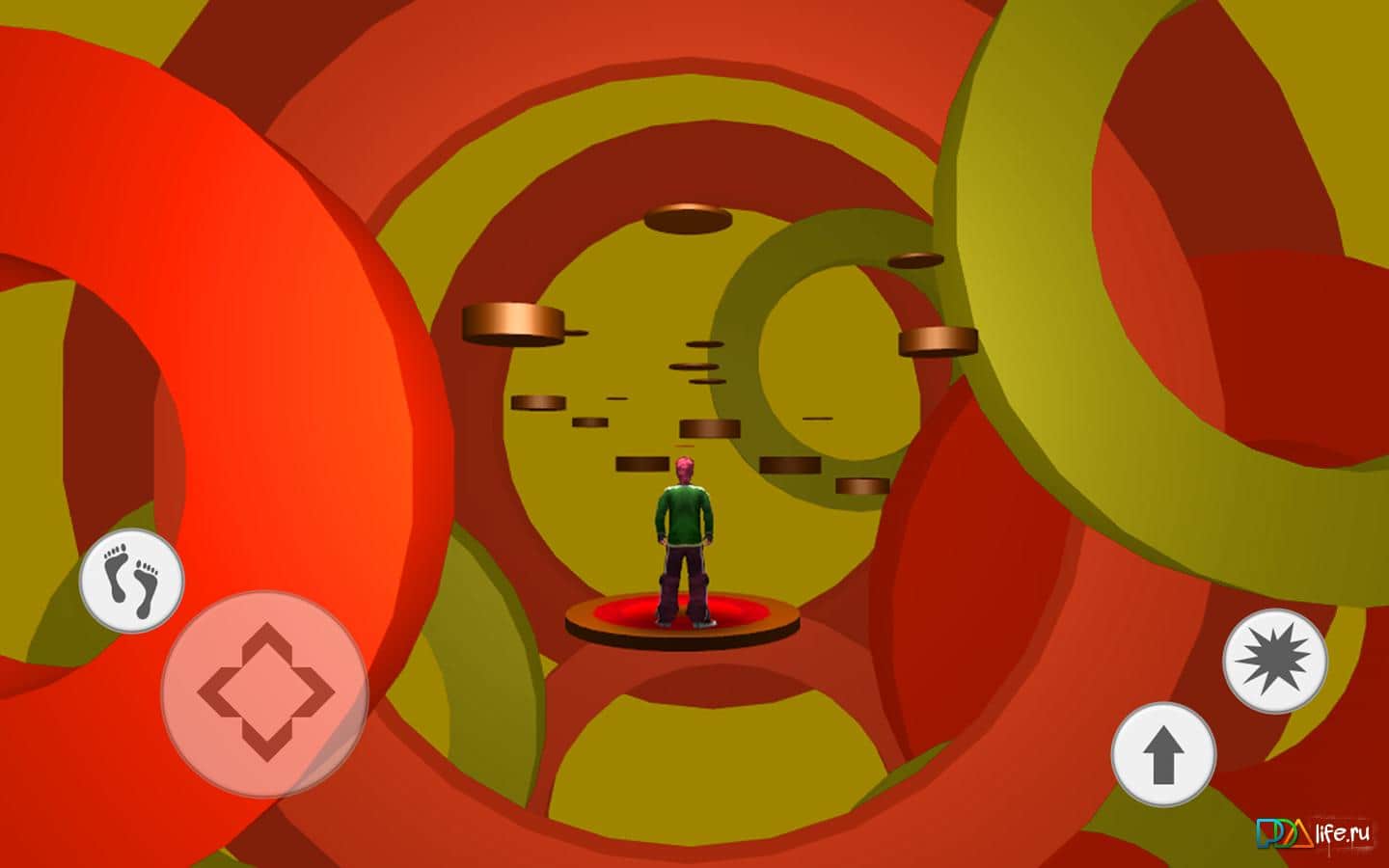Viewport: 1389px width, 868px height.
Task: Click the life.ru text in the watermark
Action: pos(1341,835)
